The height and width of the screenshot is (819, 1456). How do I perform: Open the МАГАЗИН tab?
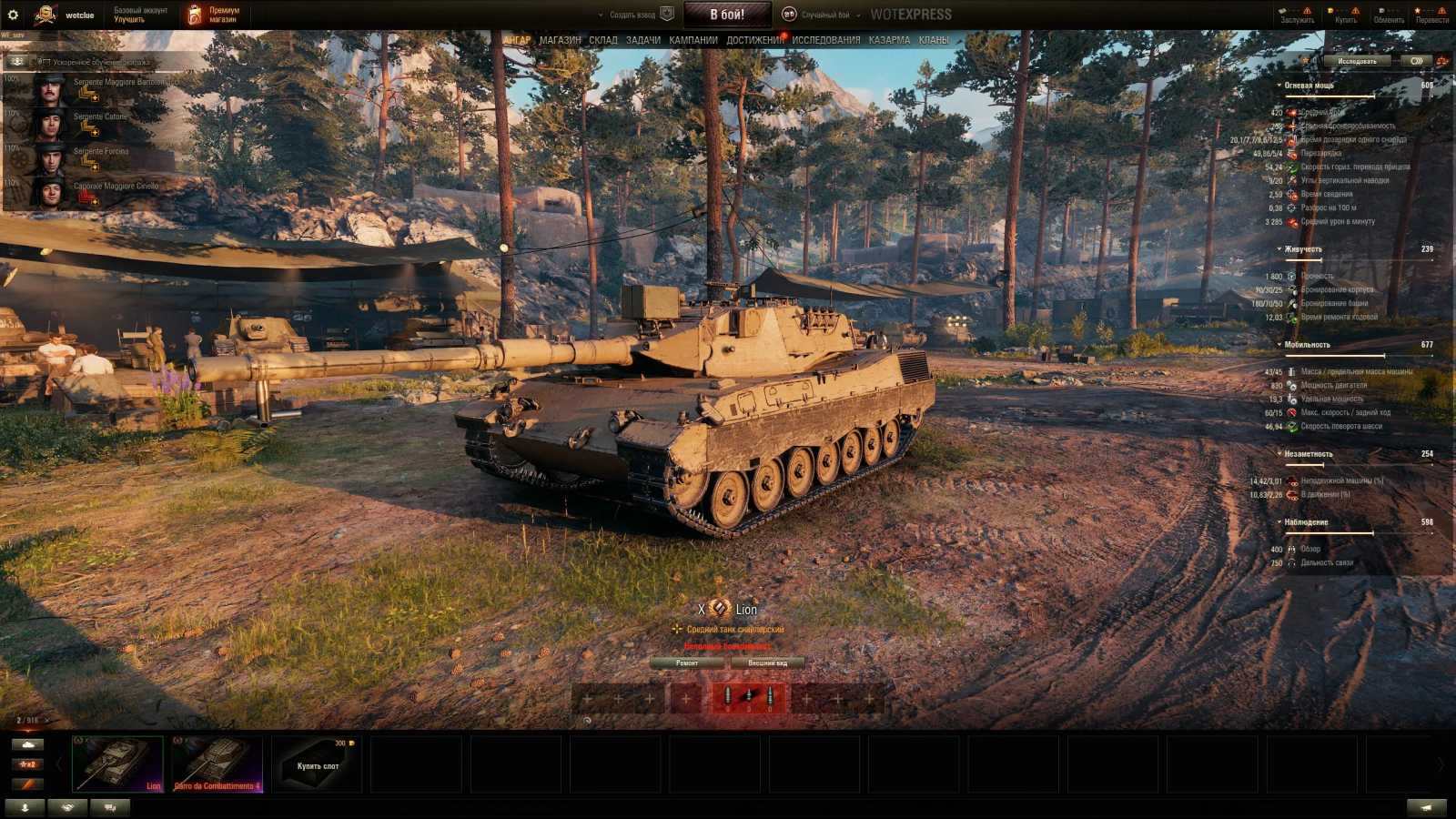tap(558, 40)
